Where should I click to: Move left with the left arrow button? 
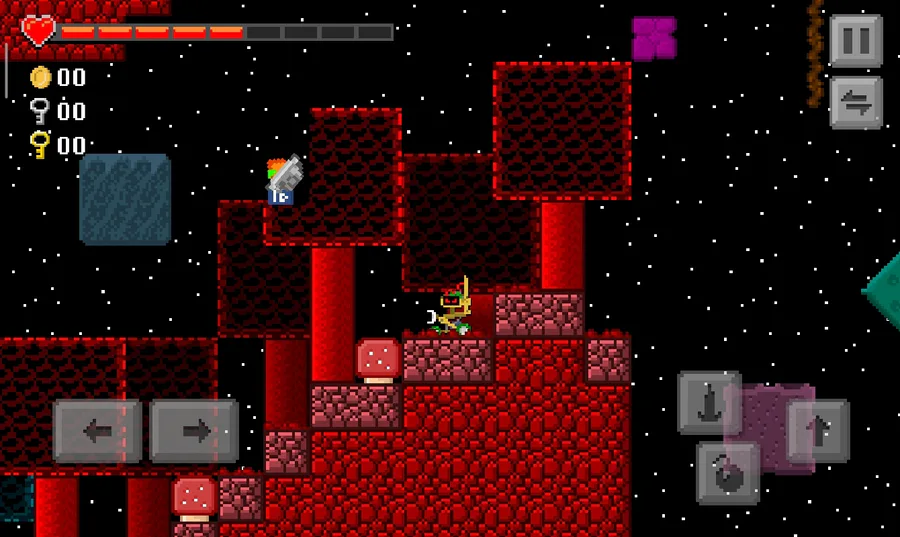[x=97, y=431]
